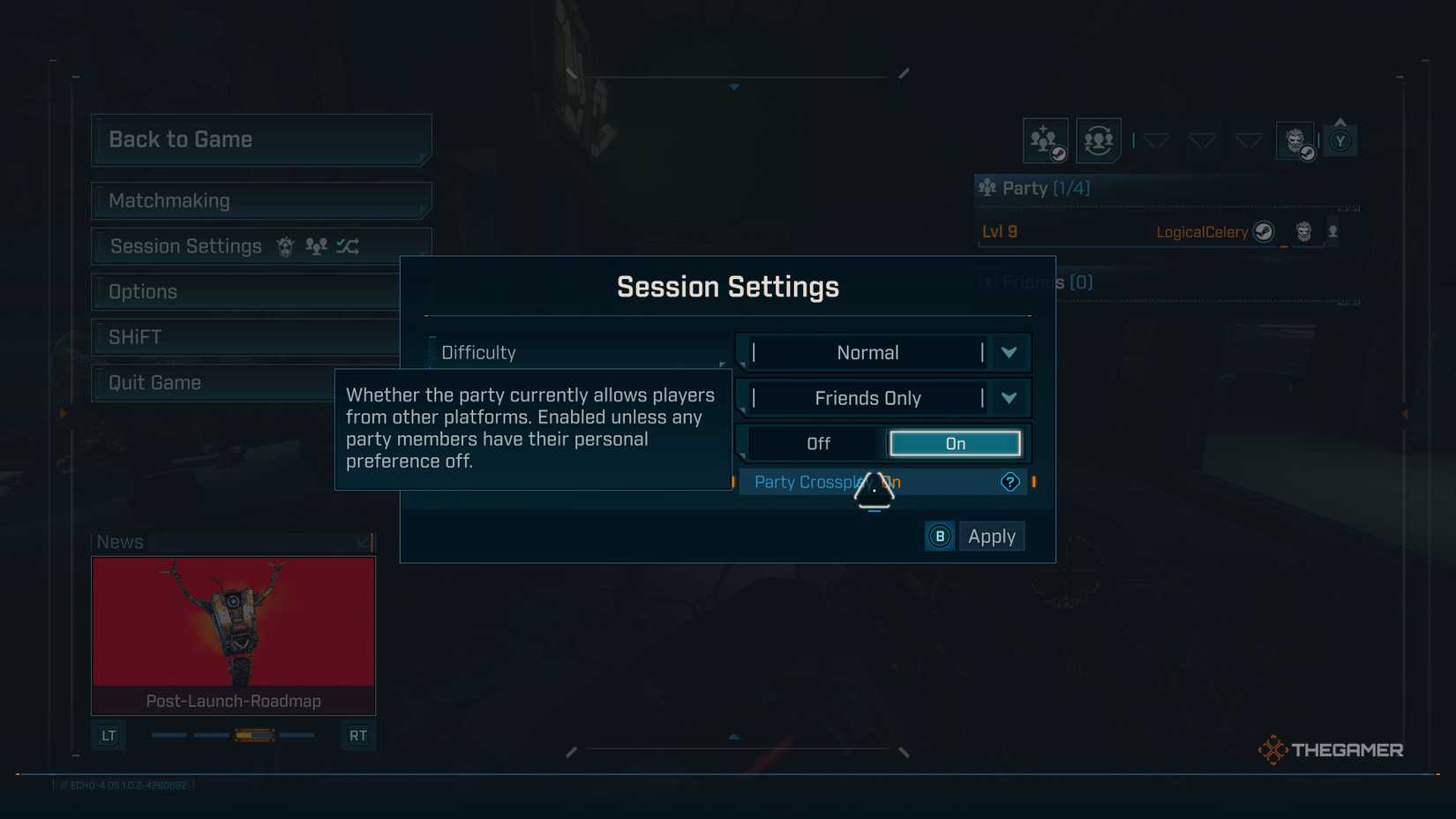
Task: Click the invite players party icon
Action: tap(1045, 139)
